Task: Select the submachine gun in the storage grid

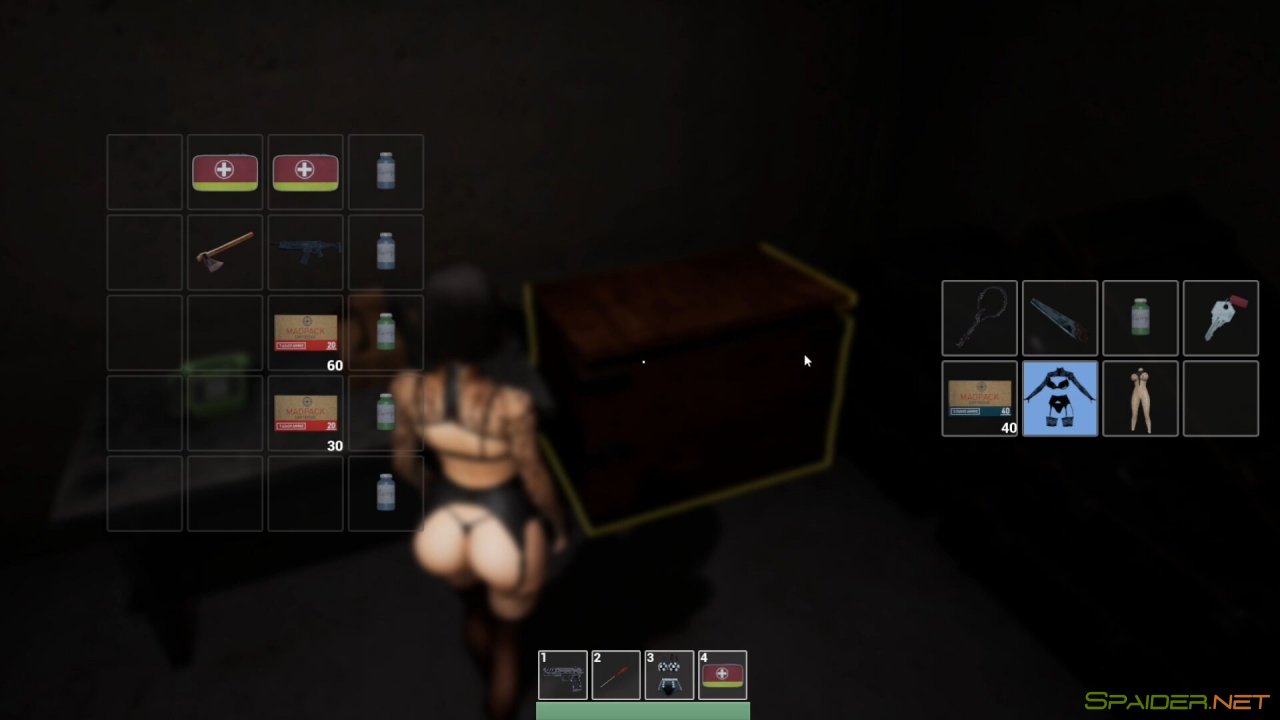Action: point(305,251)
